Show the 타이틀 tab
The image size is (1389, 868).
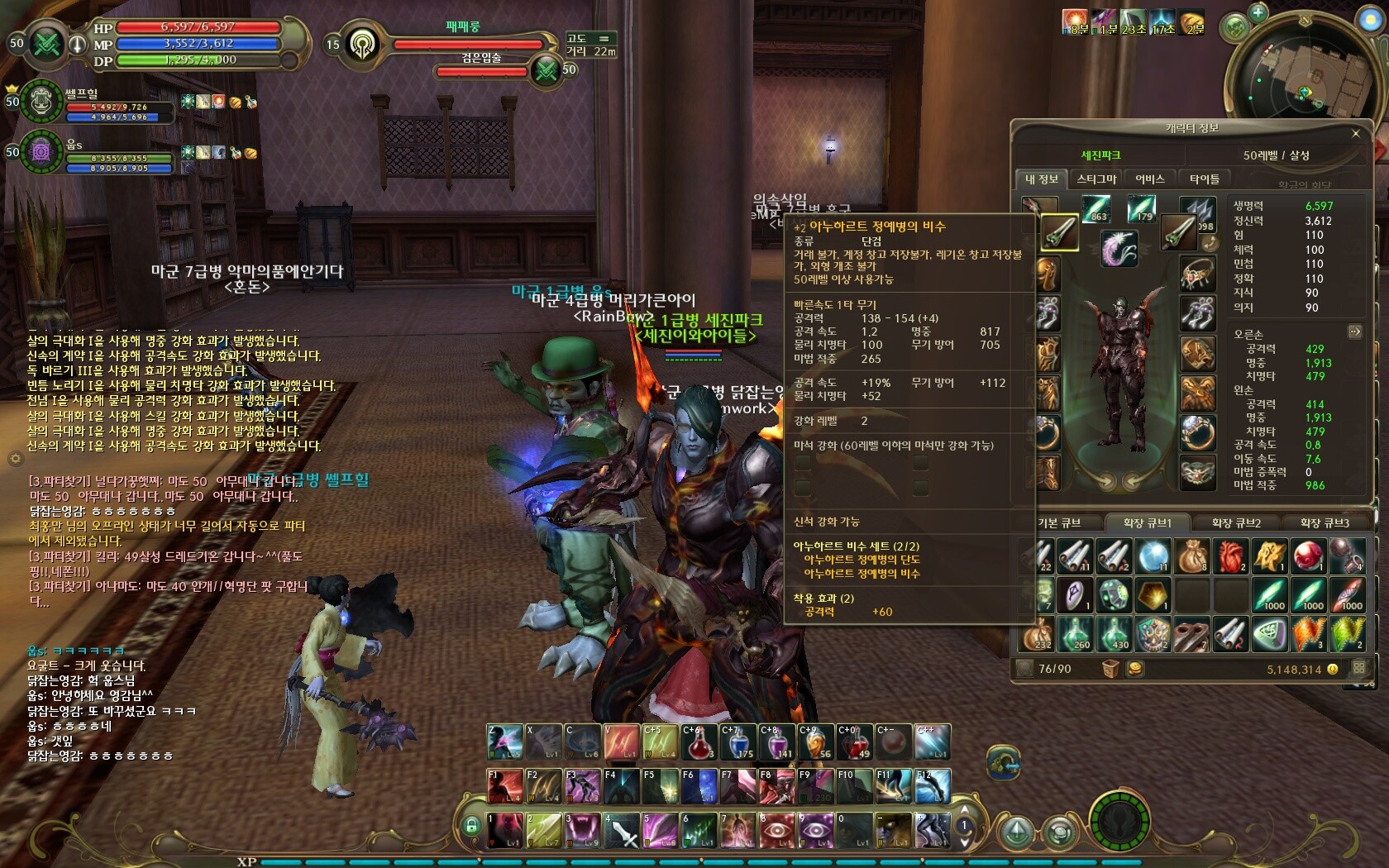coord(1204,179)
